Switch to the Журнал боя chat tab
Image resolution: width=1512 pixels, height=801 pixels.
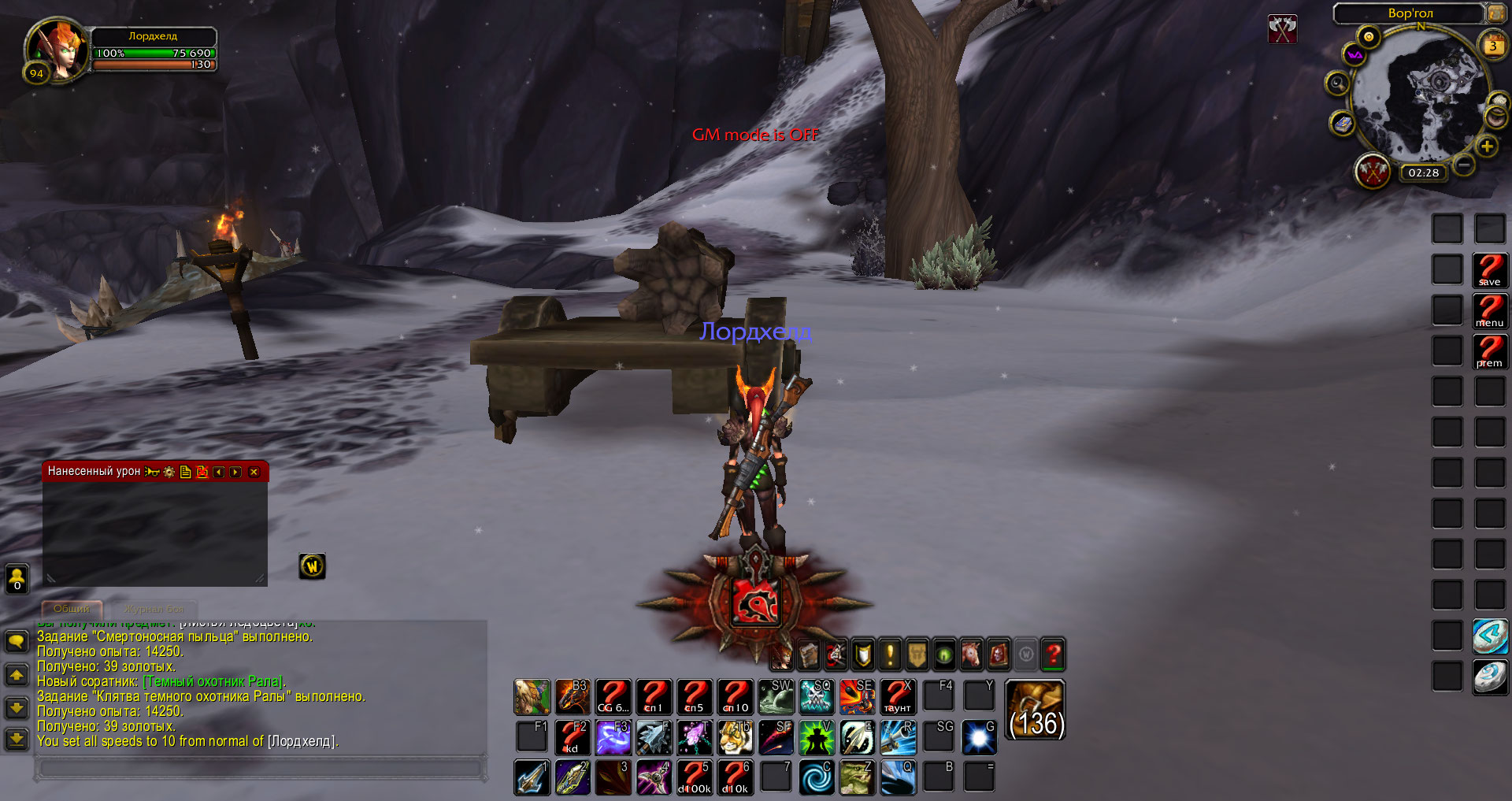[154, 609]
